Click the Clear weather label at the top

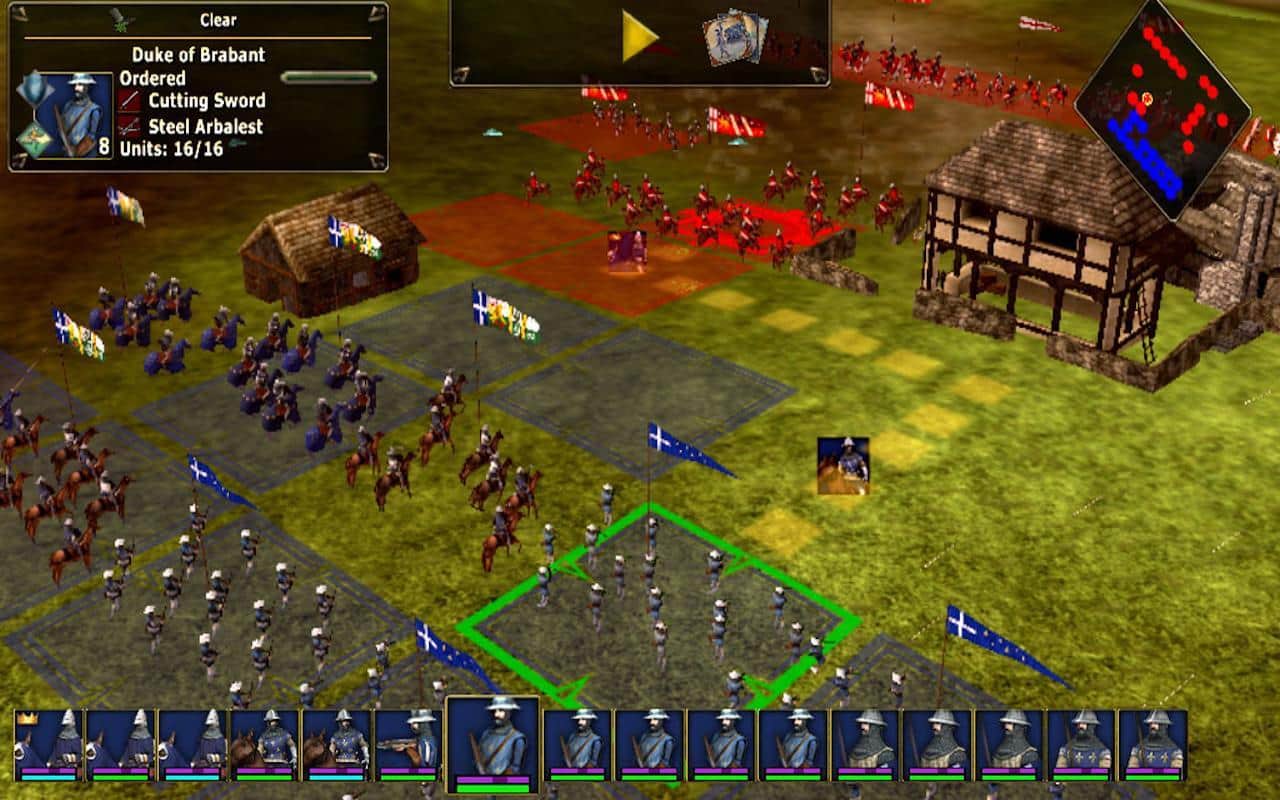pos(218,19)
